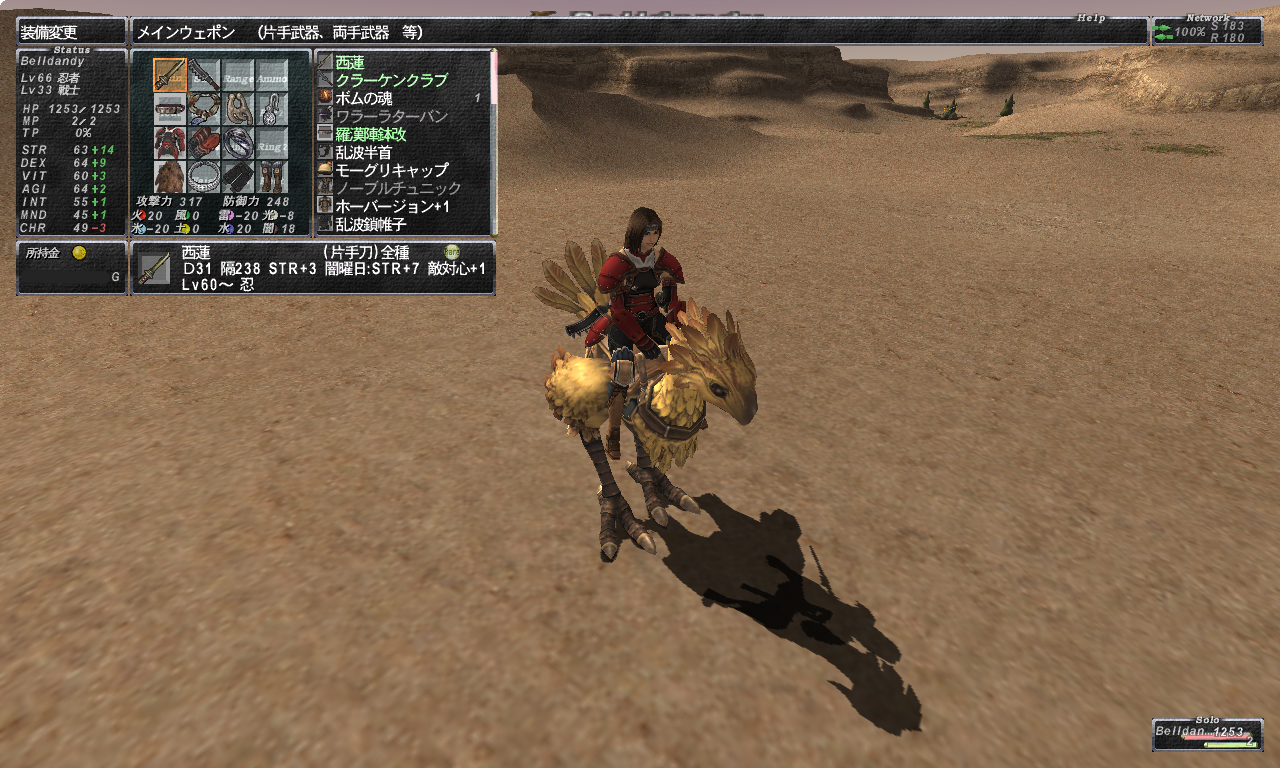Select the fur cape back slot
Image resolution: width=1280 pixels, height=768 pixels.
click(x=170, y=177)
